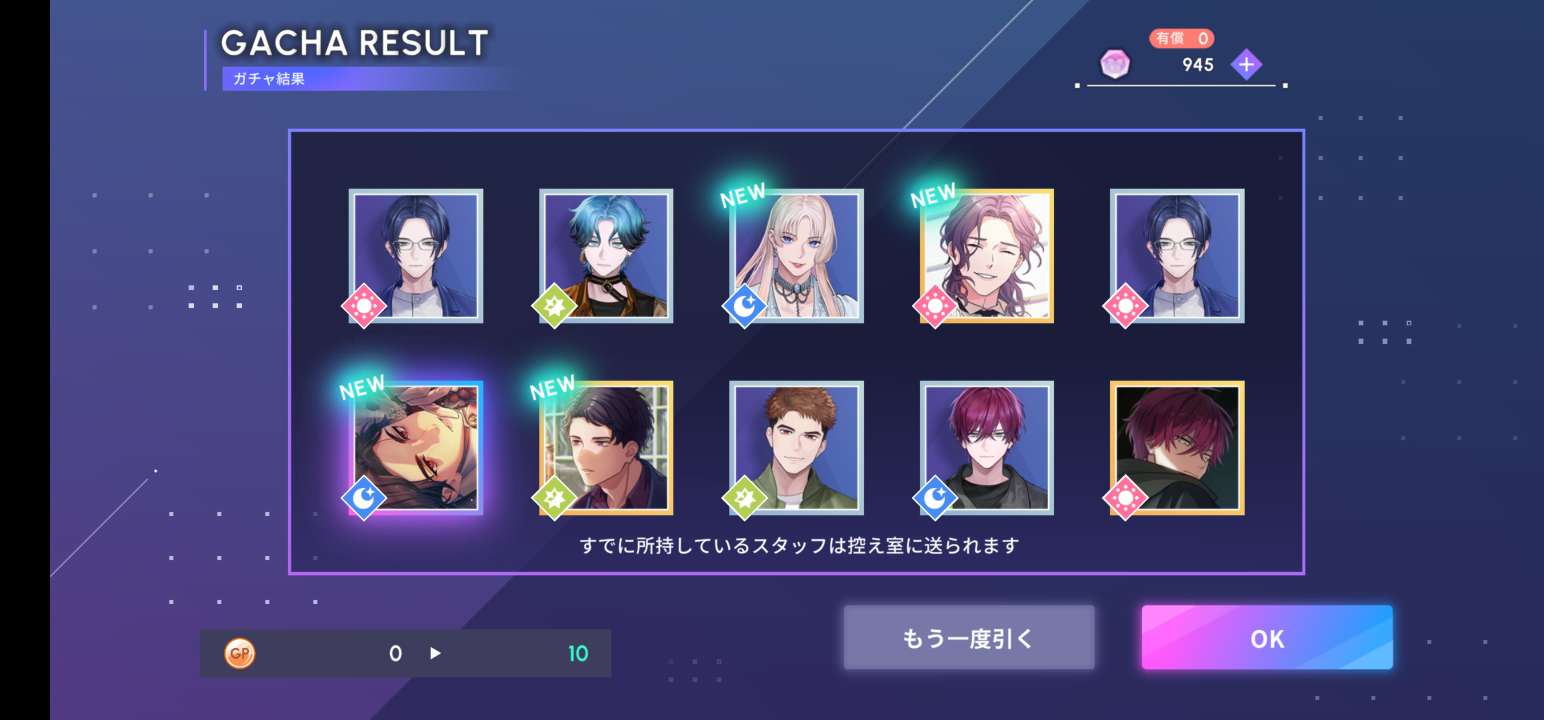Screen dimensions: 1544x720
Task: Open the new winking pink-haired man card
Action: click(x=987, y=256)
